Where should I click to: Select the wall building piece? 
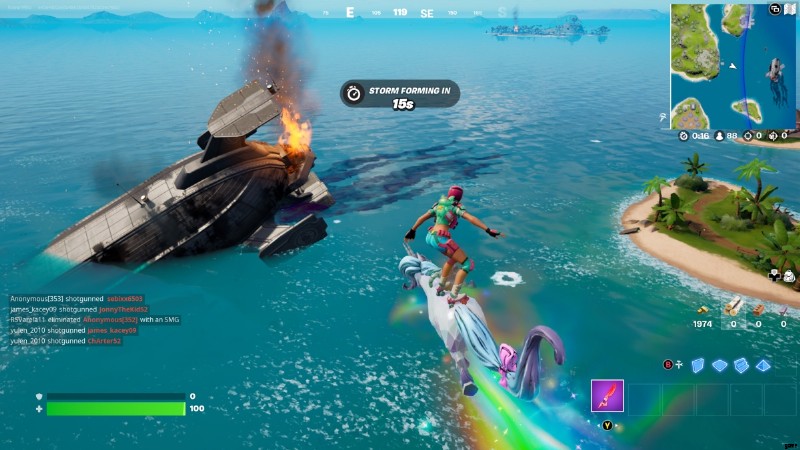click(x=699, y=365)
